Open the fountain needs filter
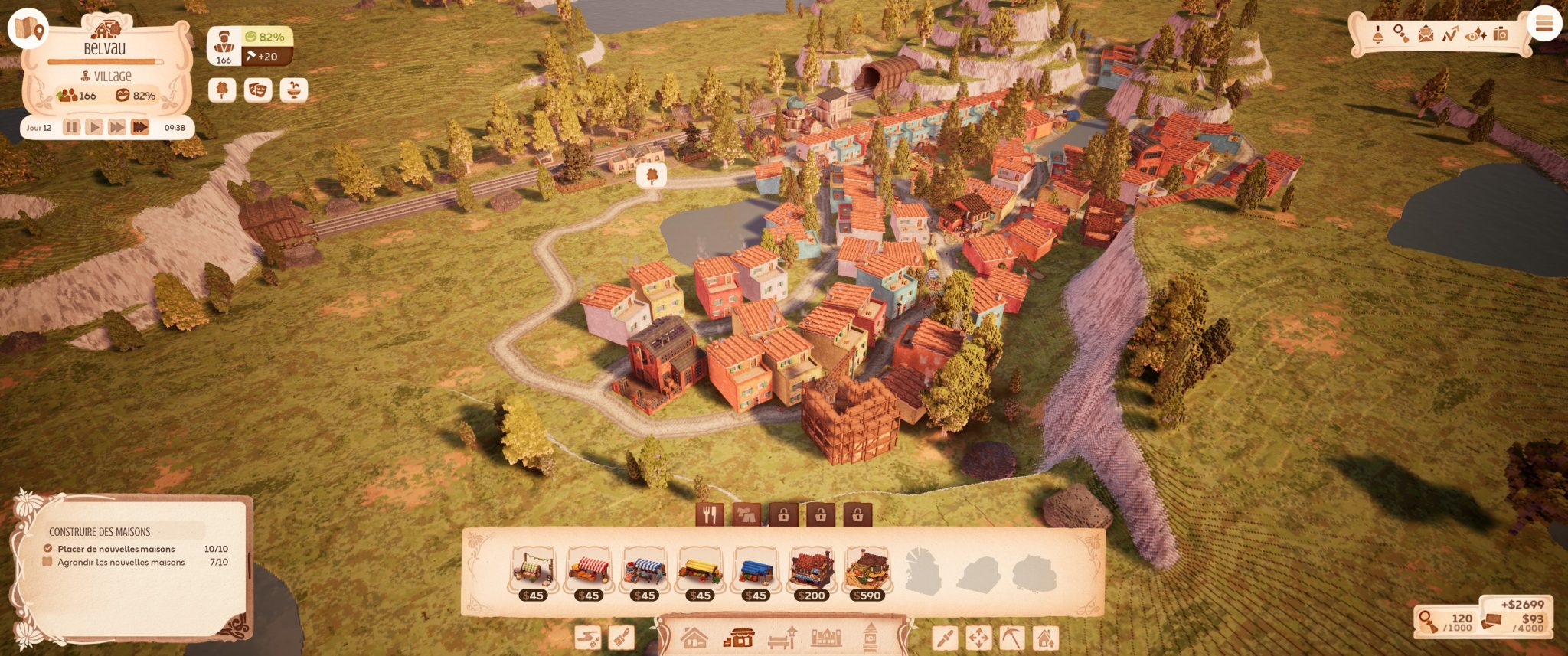1568x656 pixels. (293, 90)
